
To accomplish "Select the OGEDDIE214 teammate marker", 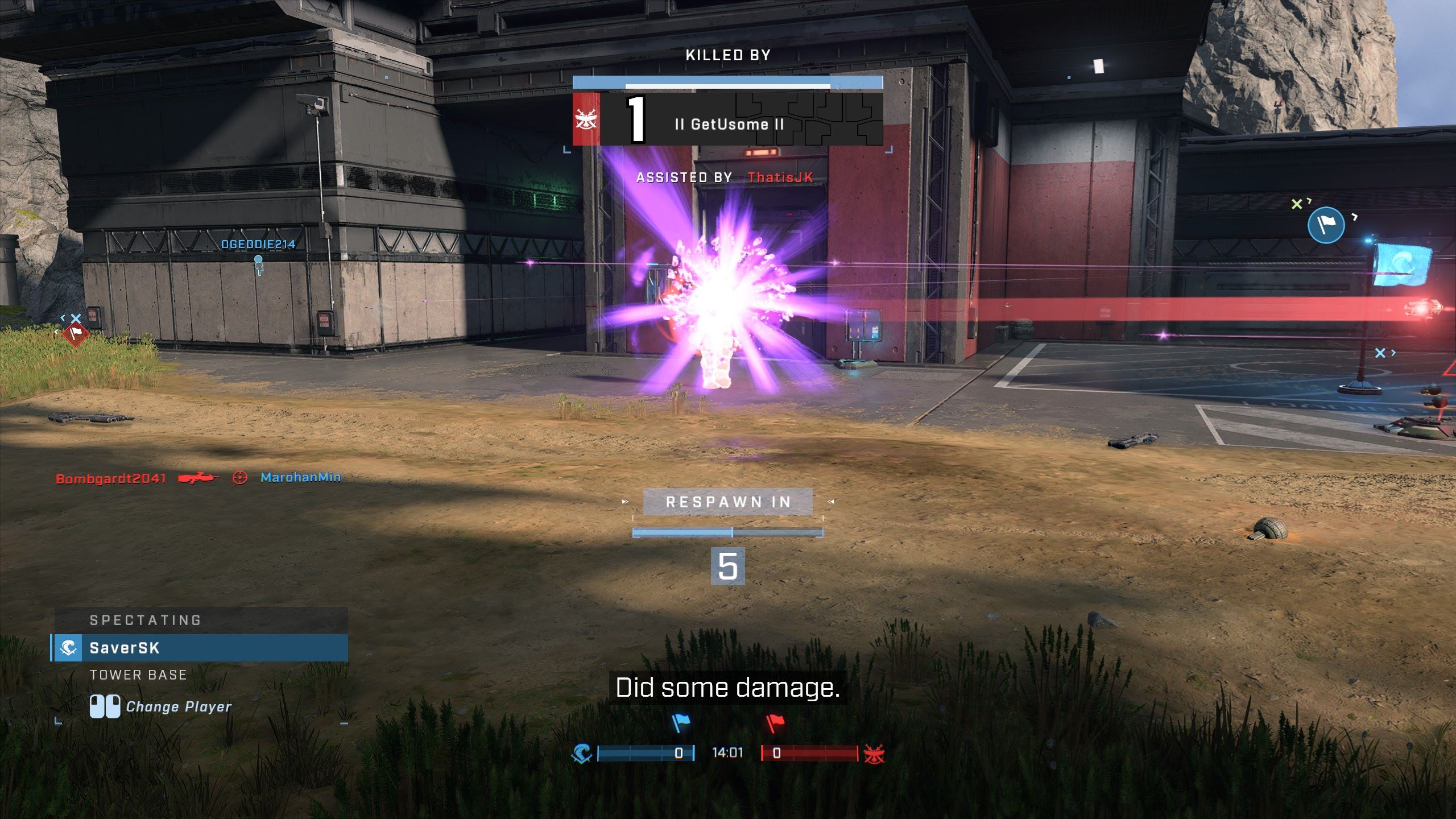I will point(258,245).
